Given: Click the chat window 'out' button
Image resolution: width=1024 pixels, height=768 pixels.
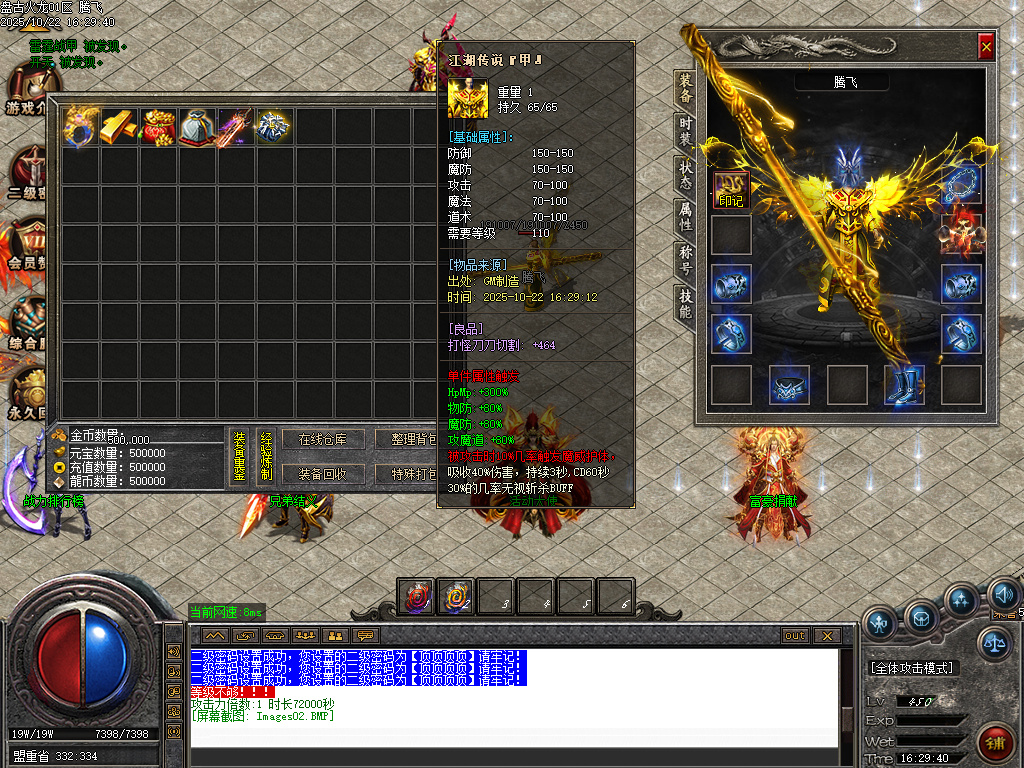Looking at the screenshot, I should 795,635.
